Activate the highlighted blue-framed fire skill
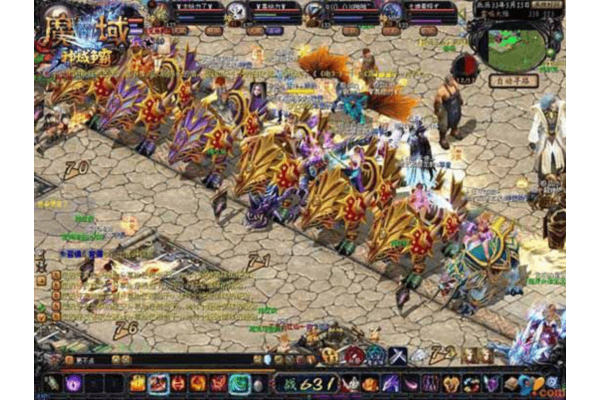This screenshot has width=600, height=400. 158,383
